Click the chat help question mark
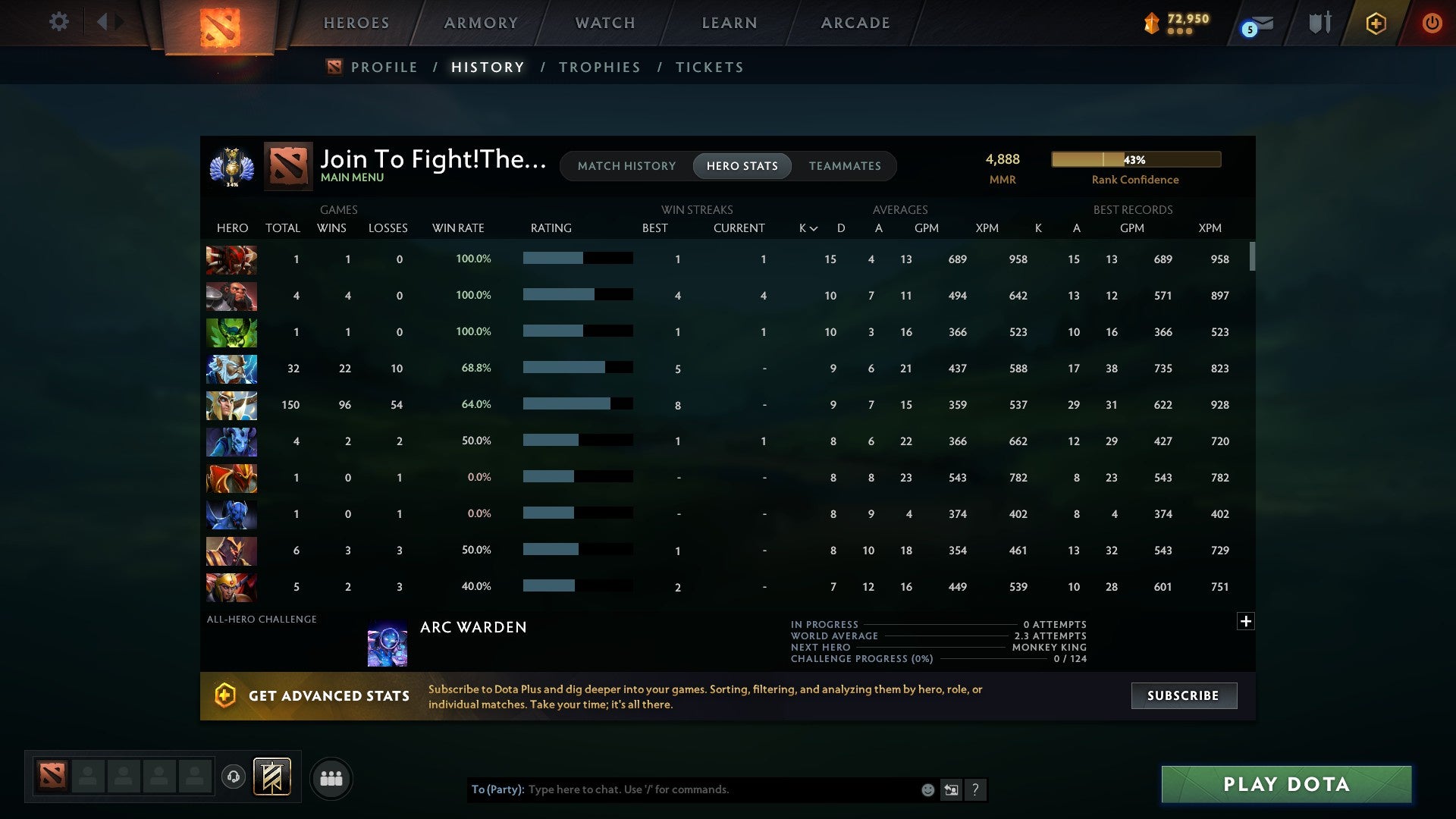The height and width of the screenshot is (819, 1456). click(976, 789)
